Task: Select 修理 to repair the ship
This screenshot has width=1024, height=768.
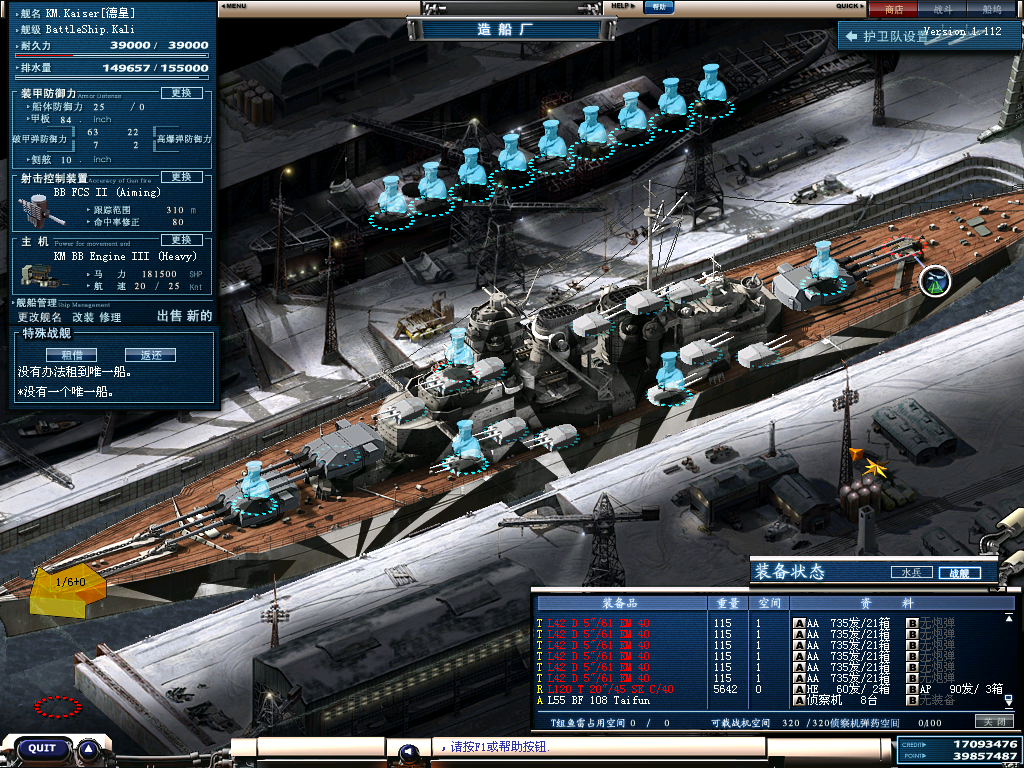Action: [x=110, y=317]
